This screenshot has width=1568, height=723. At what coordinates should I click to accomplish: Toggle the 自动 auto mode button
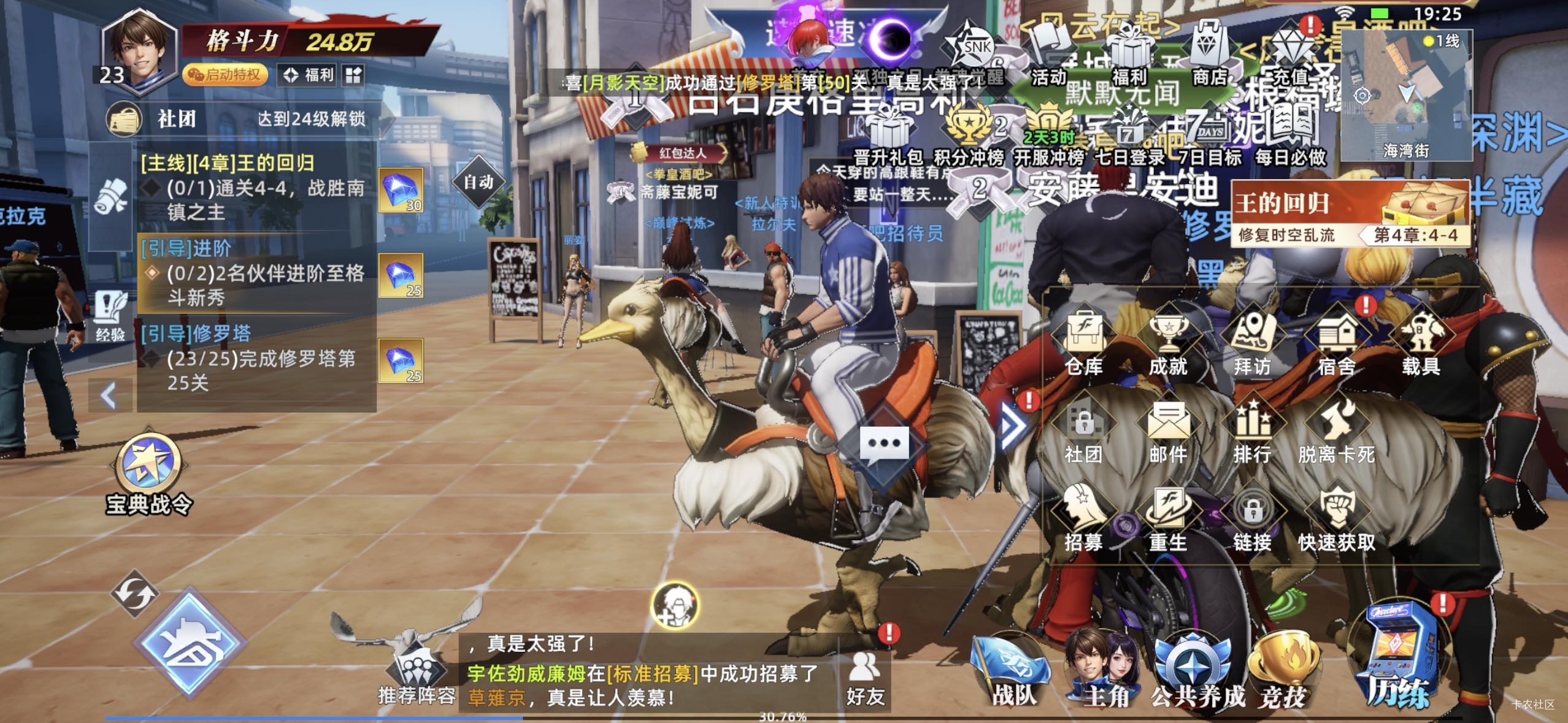point(479,182)
